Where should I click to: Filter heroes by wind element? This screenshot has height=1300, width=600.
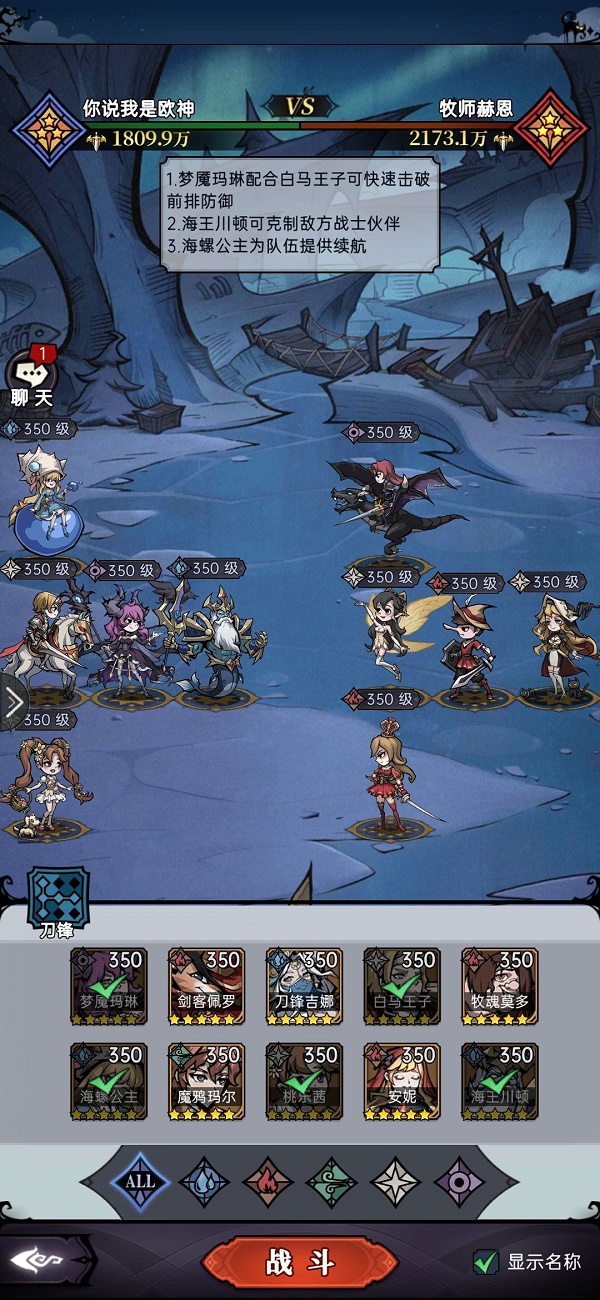(x=332, y=1181)
